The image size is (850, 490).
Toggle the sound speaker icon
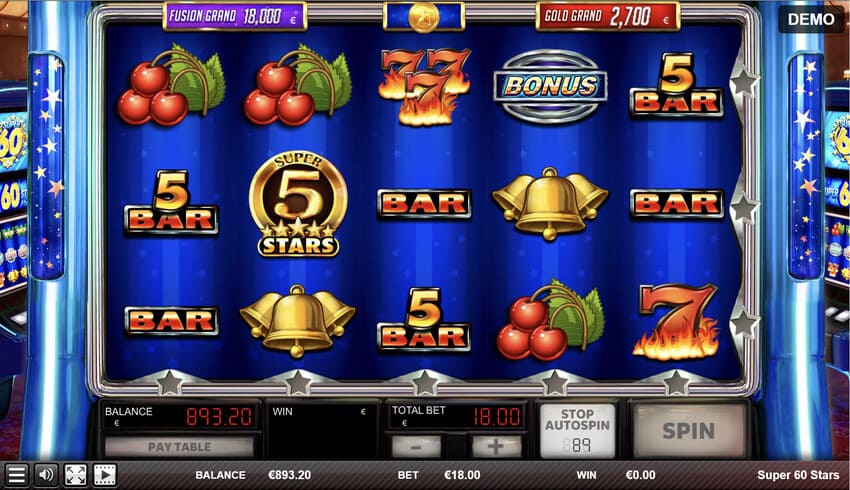(x=45, y=475)
